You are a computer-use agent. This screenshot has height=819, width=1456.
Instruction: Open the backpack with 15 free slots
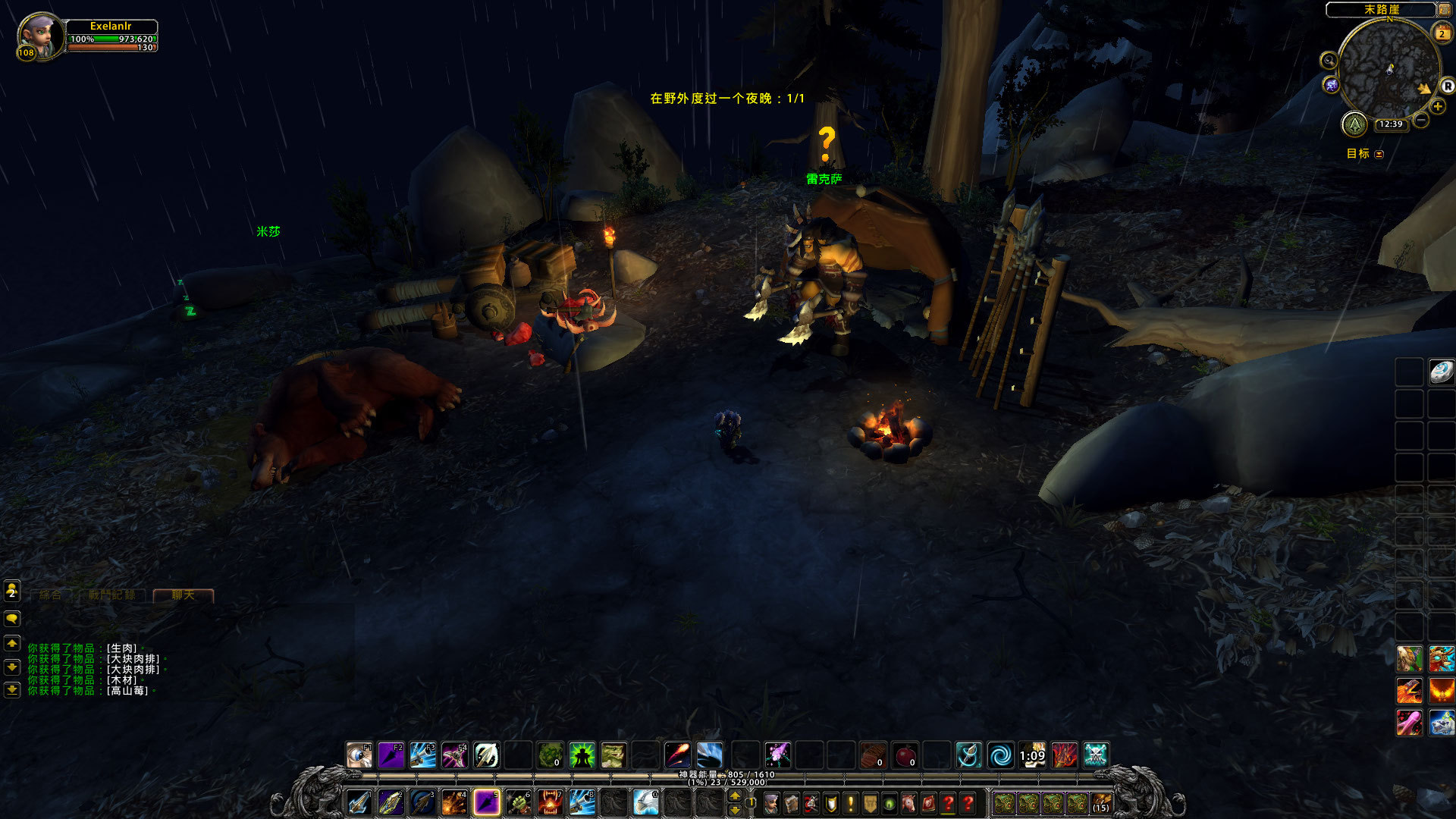click(x=1100, y=802)
